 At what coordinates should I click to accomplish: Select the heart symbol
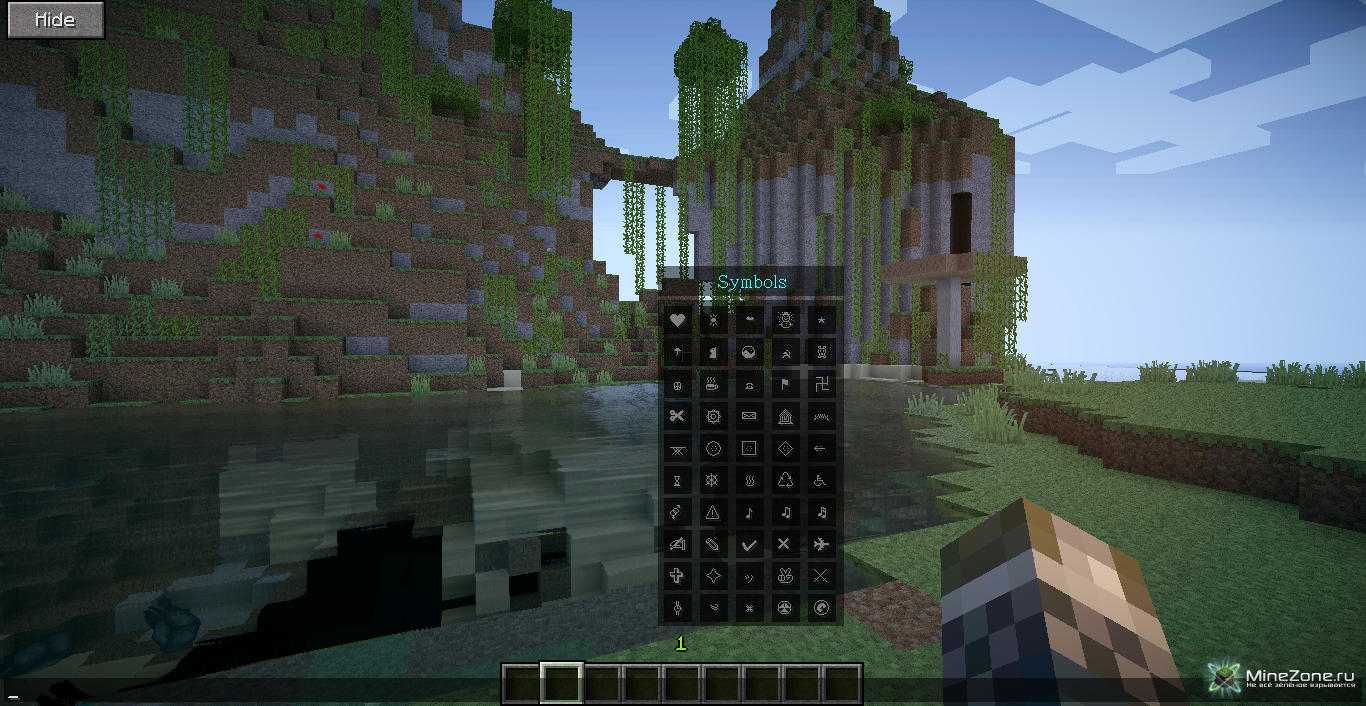(x=677, y=321)
